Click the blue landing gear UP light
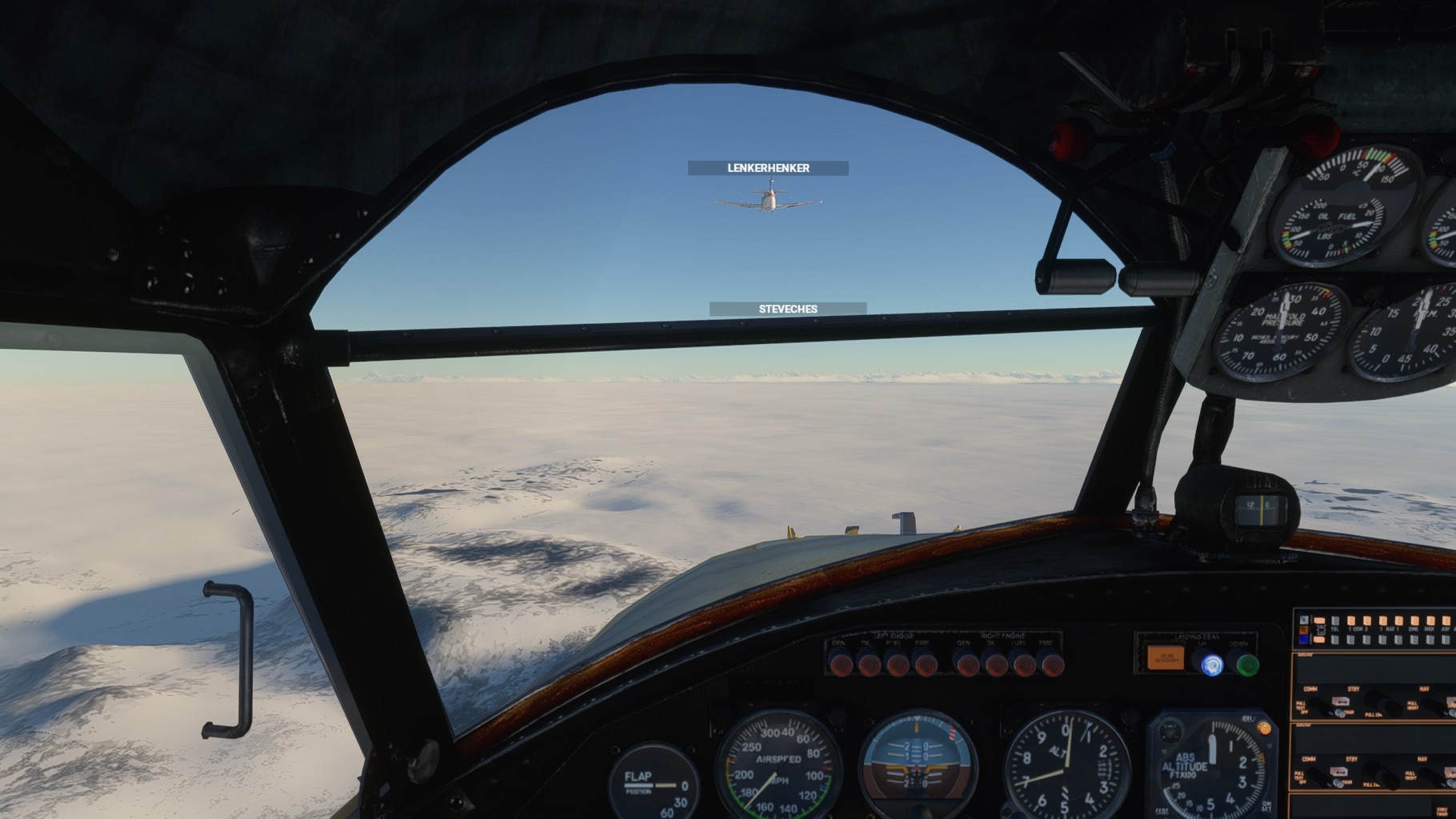The image size is (1456, 819). (x=1212, y=665)
